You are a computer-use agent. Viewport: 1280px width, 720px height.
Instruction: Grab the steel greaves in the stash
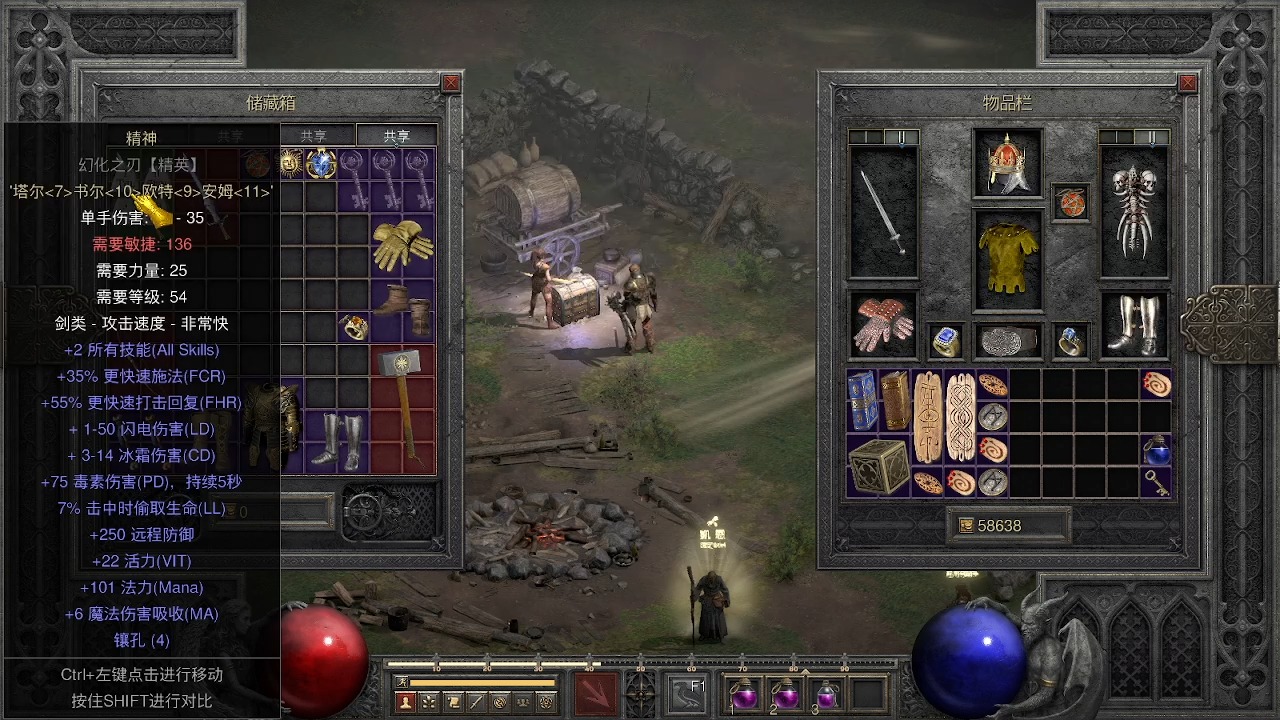click(338, 439)
